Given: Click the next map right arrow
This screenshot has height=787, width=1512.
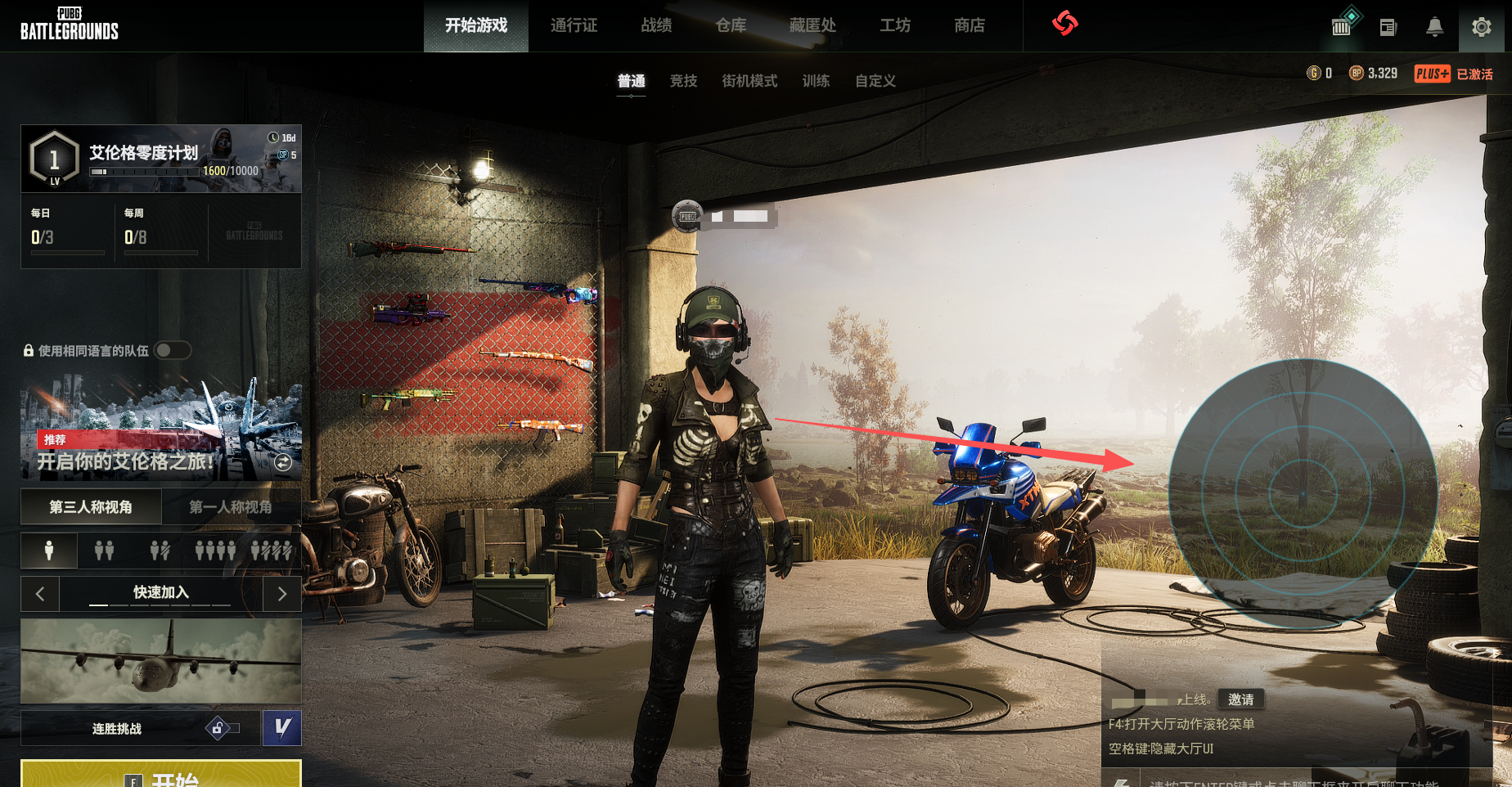Looking at the screenshot, I should (x=282, y=593).
